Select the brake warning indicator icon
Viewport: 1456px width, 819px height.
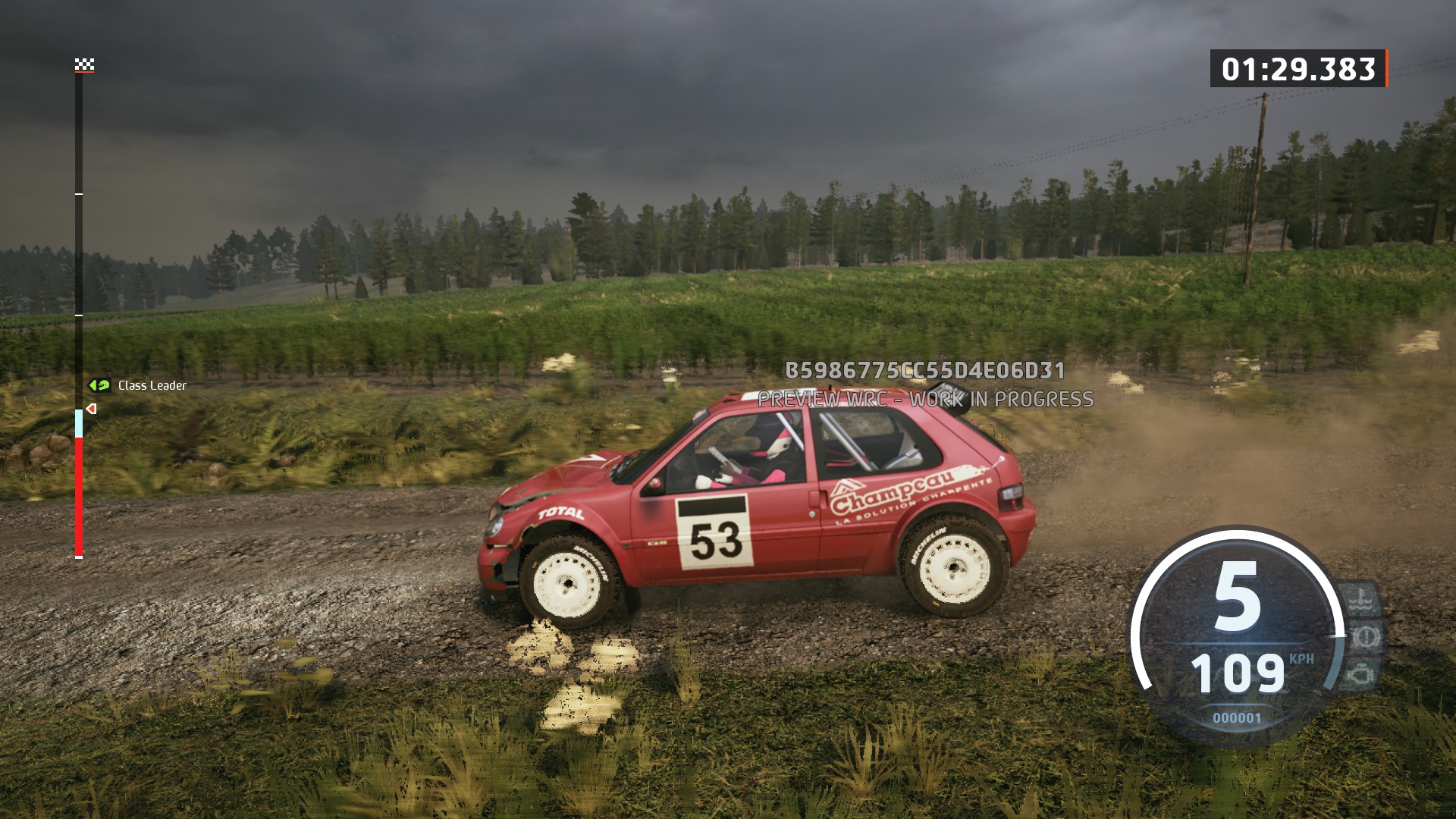click(1366, 636)
